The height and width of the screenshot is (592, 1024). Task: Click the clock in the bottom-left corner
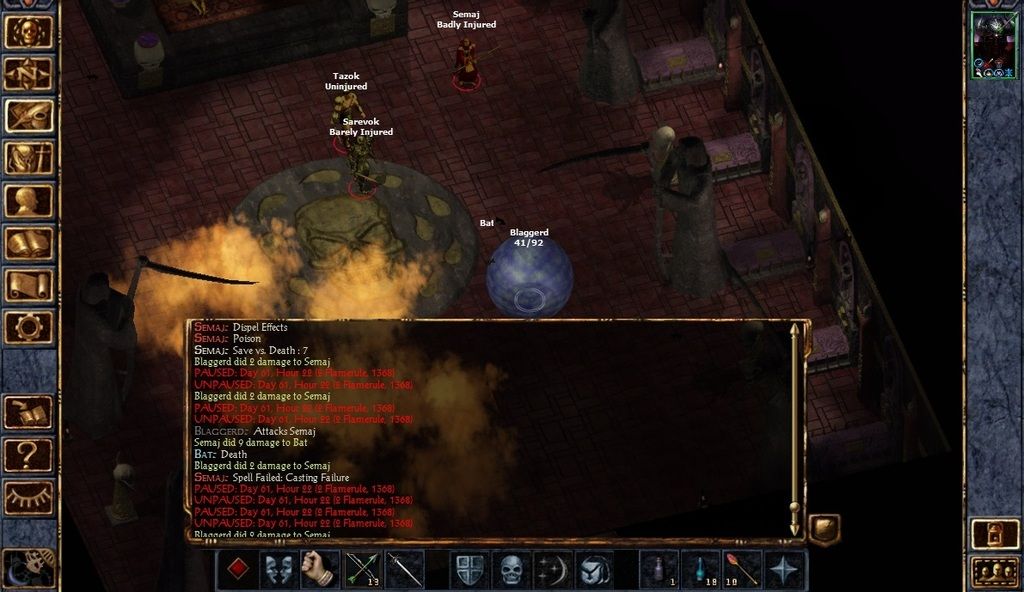pos(27,567)
